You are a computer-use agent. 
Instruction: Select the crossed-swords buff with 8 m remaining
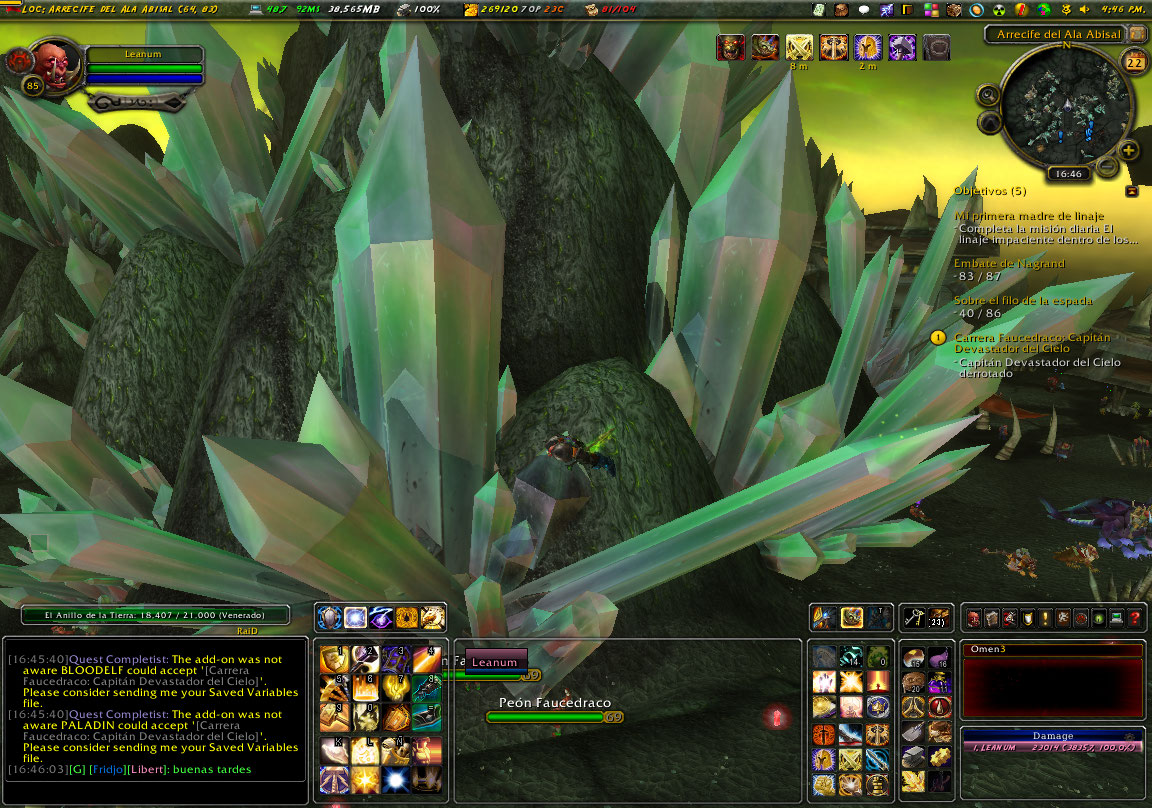(799, 47)
